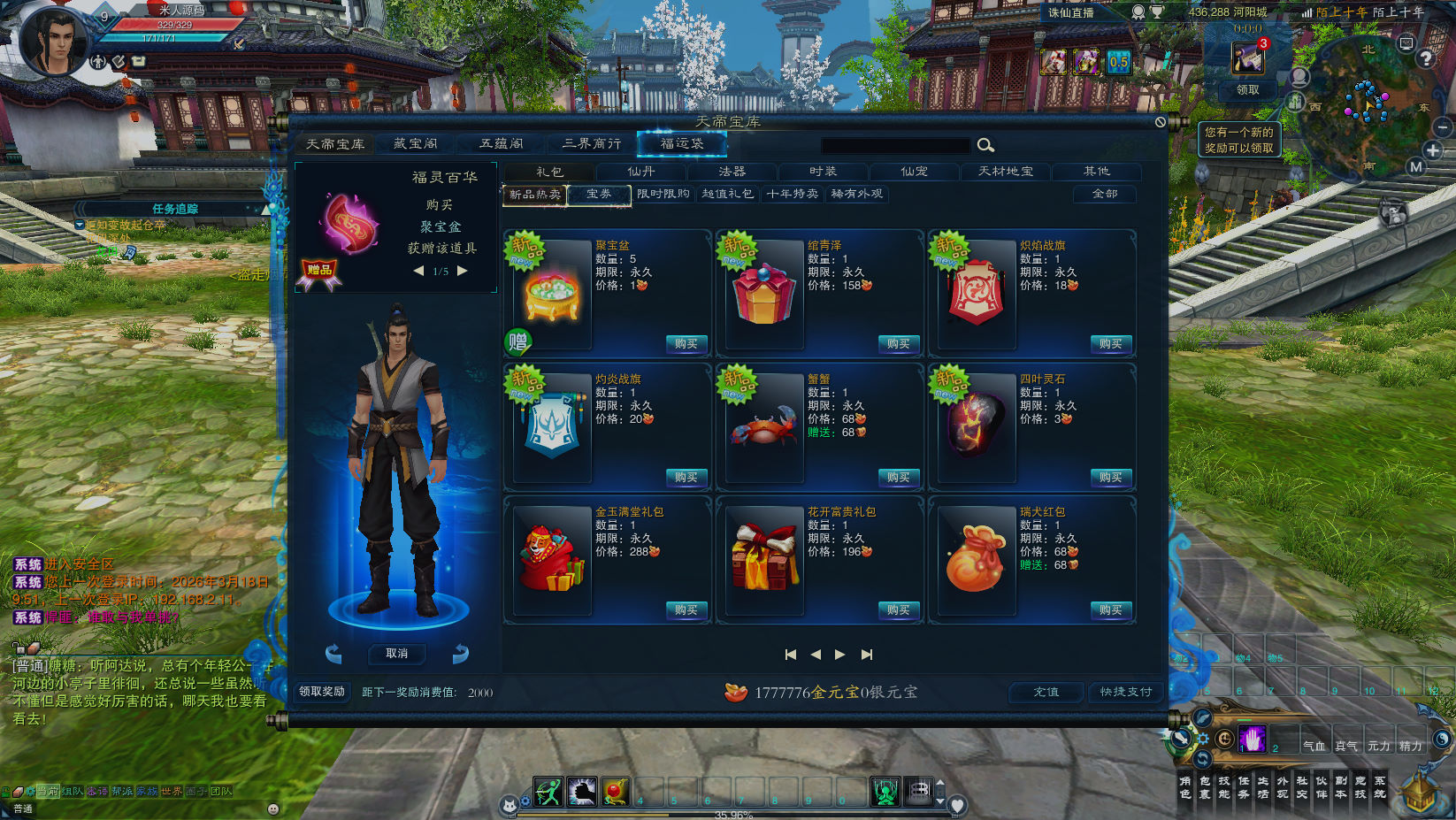Cancel the character preview with 取消
This screenshot has width=1456, height=820.
click(397, 654)
